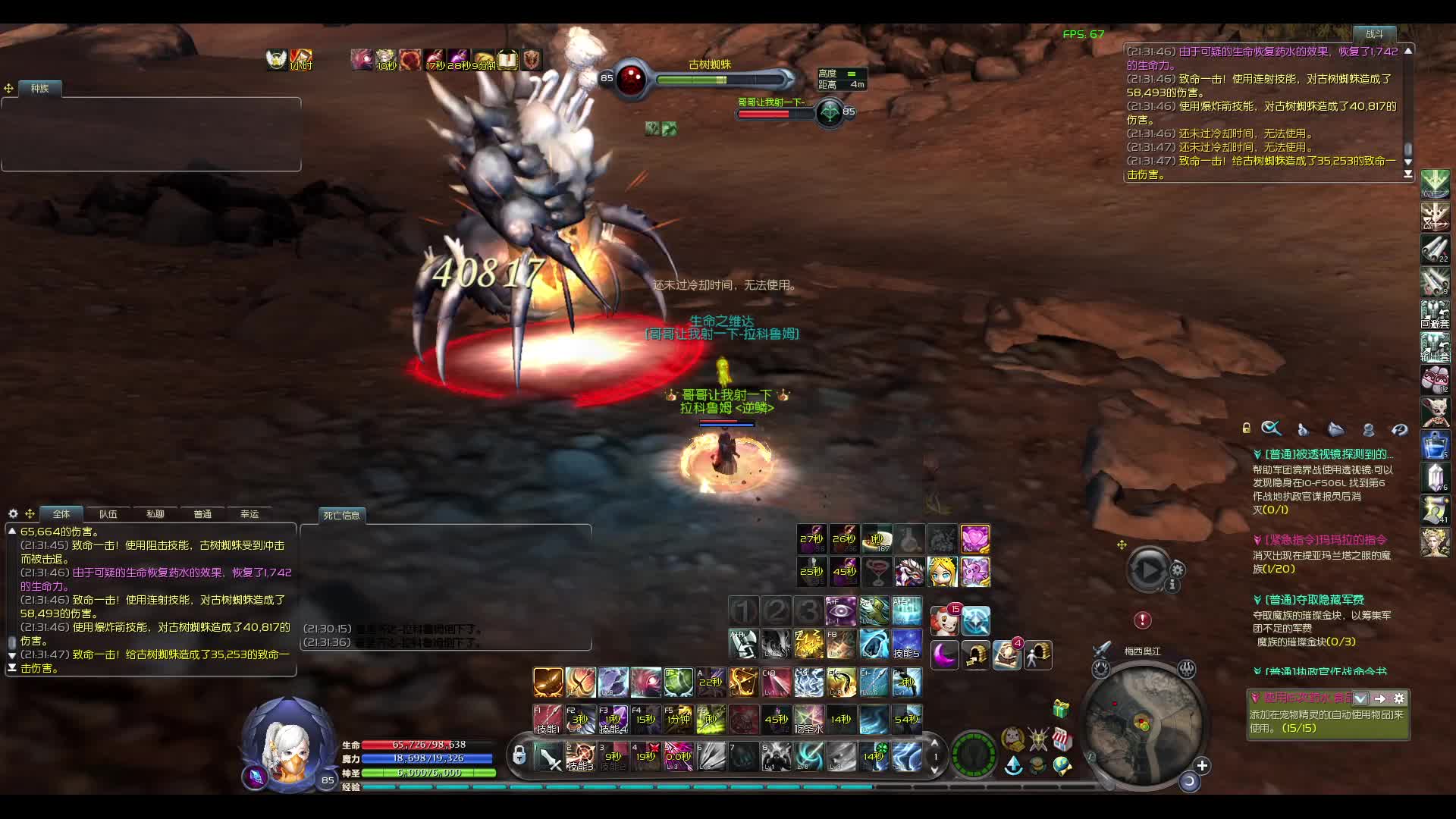The height and width of the screenshot is (819, 1456).
Task: Switch to the 战斗 log tab
Action: pyautogui.click(x=1374, y=34)
